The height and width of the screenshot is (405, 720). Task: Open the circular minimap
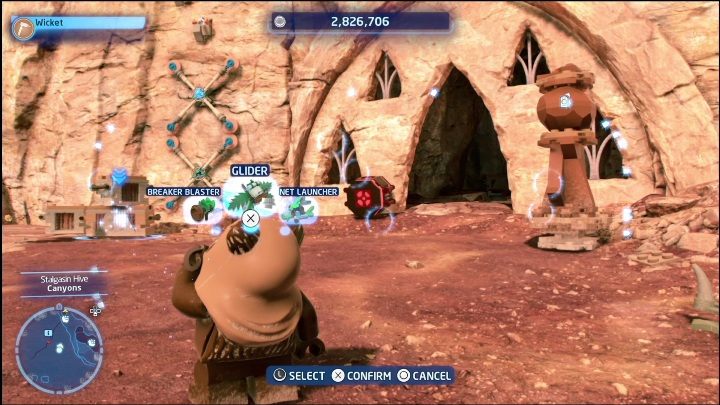pyautogui.click(x=59, y=349)
